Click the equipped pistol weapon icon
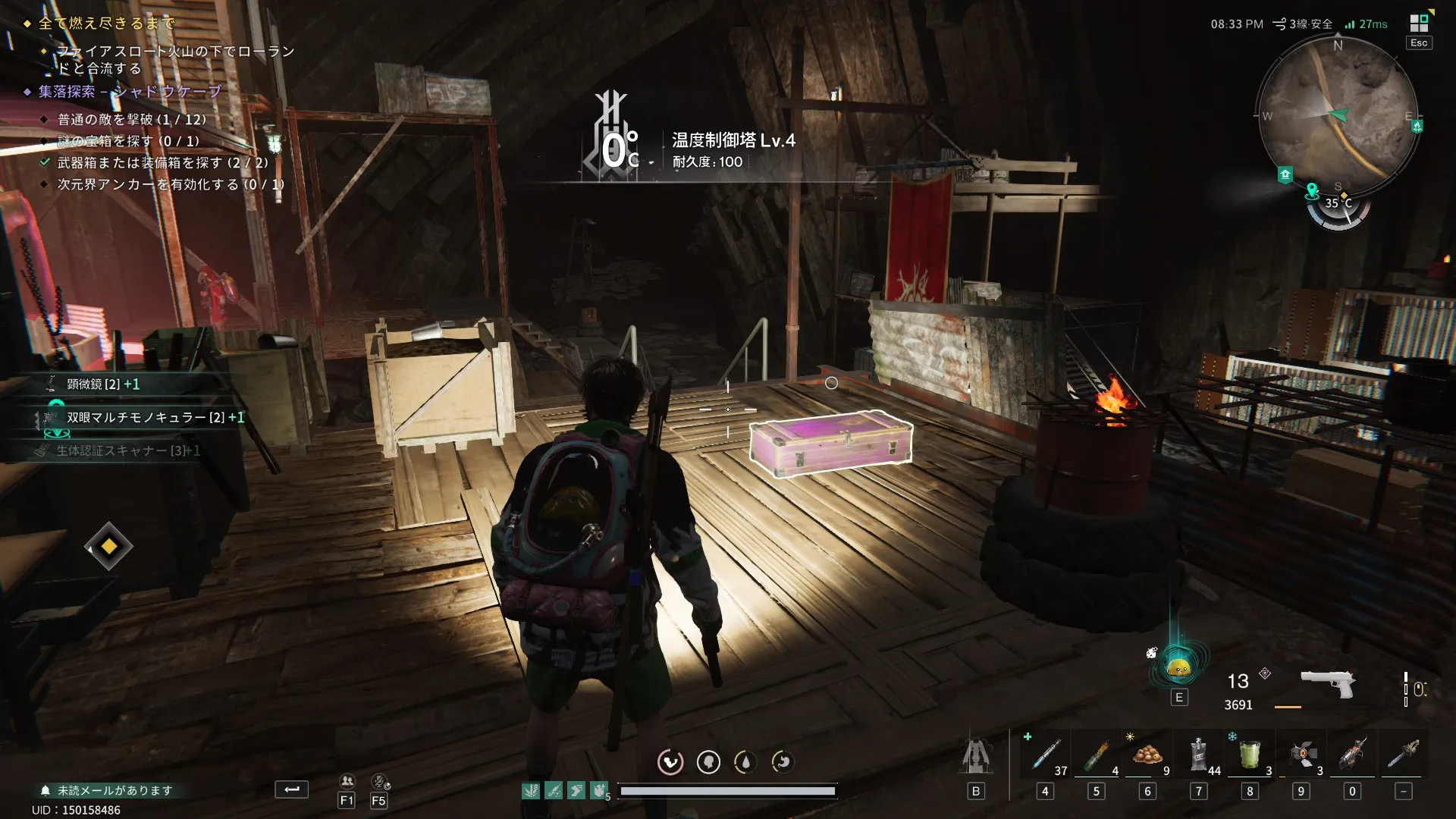Viewport: 1456px width, 819px height. tap(1327, 682)
